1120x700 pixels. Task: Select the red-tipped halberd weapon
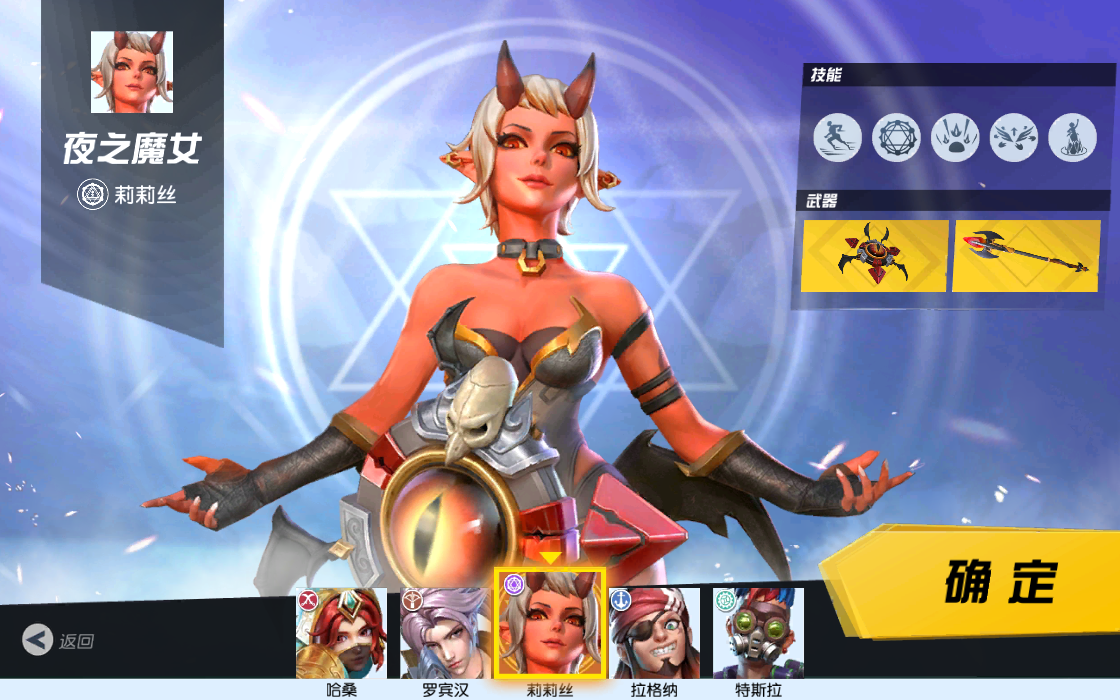tap(1026, 256)
